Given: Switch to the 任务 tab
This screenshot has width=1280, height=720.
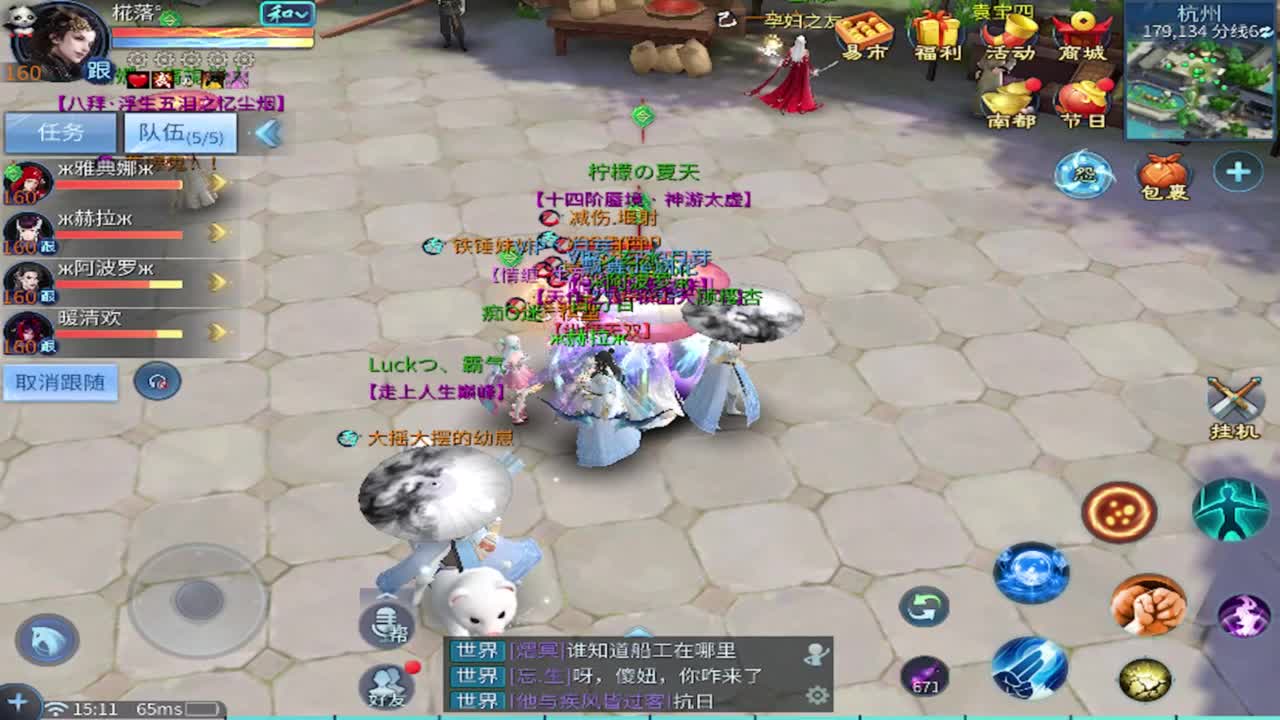Looking at the screenshot, I should 59,131.
